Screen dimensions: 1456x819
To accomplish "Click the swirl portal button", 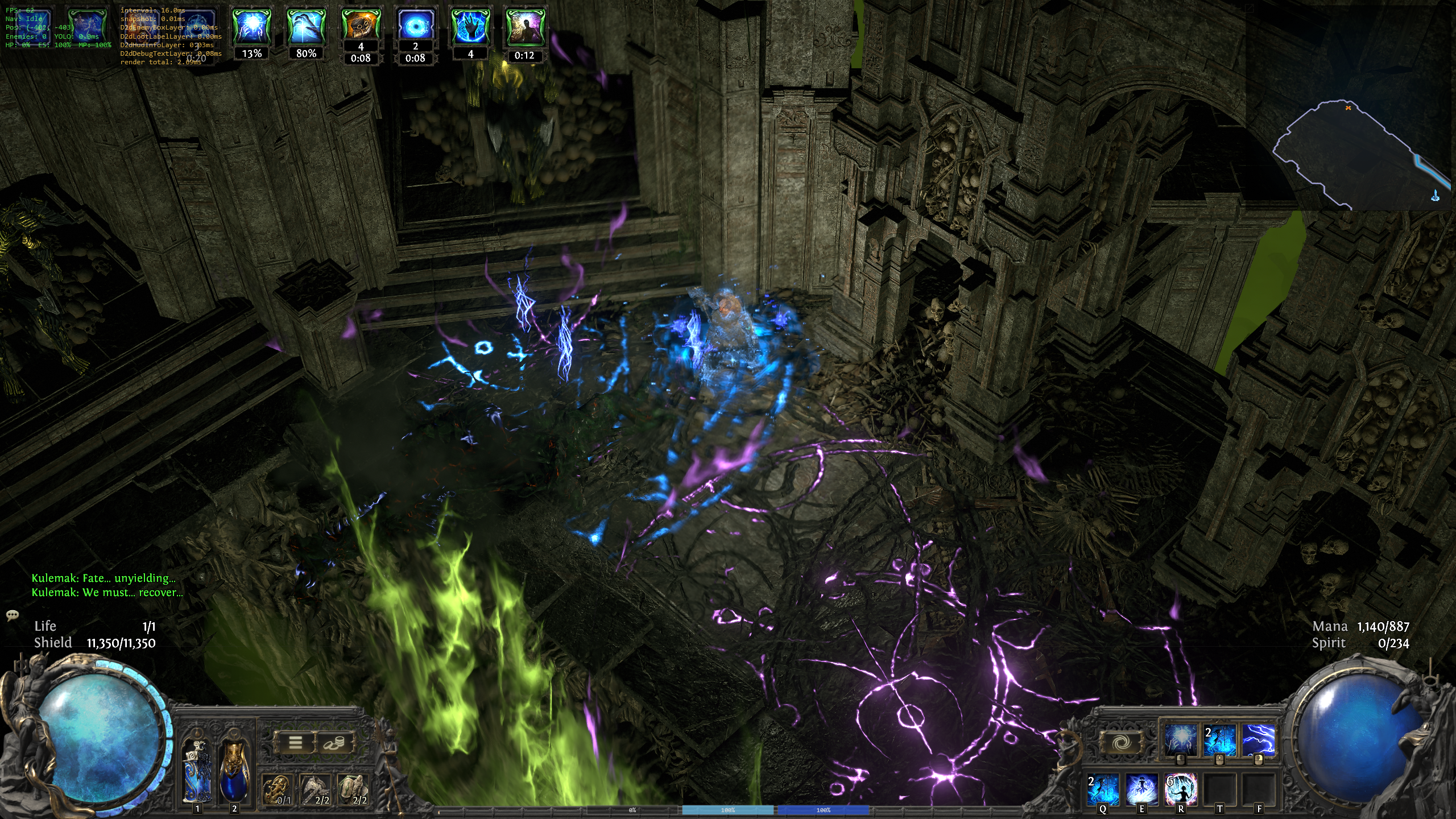I will pyautogui.click(x=1120, y=742).
